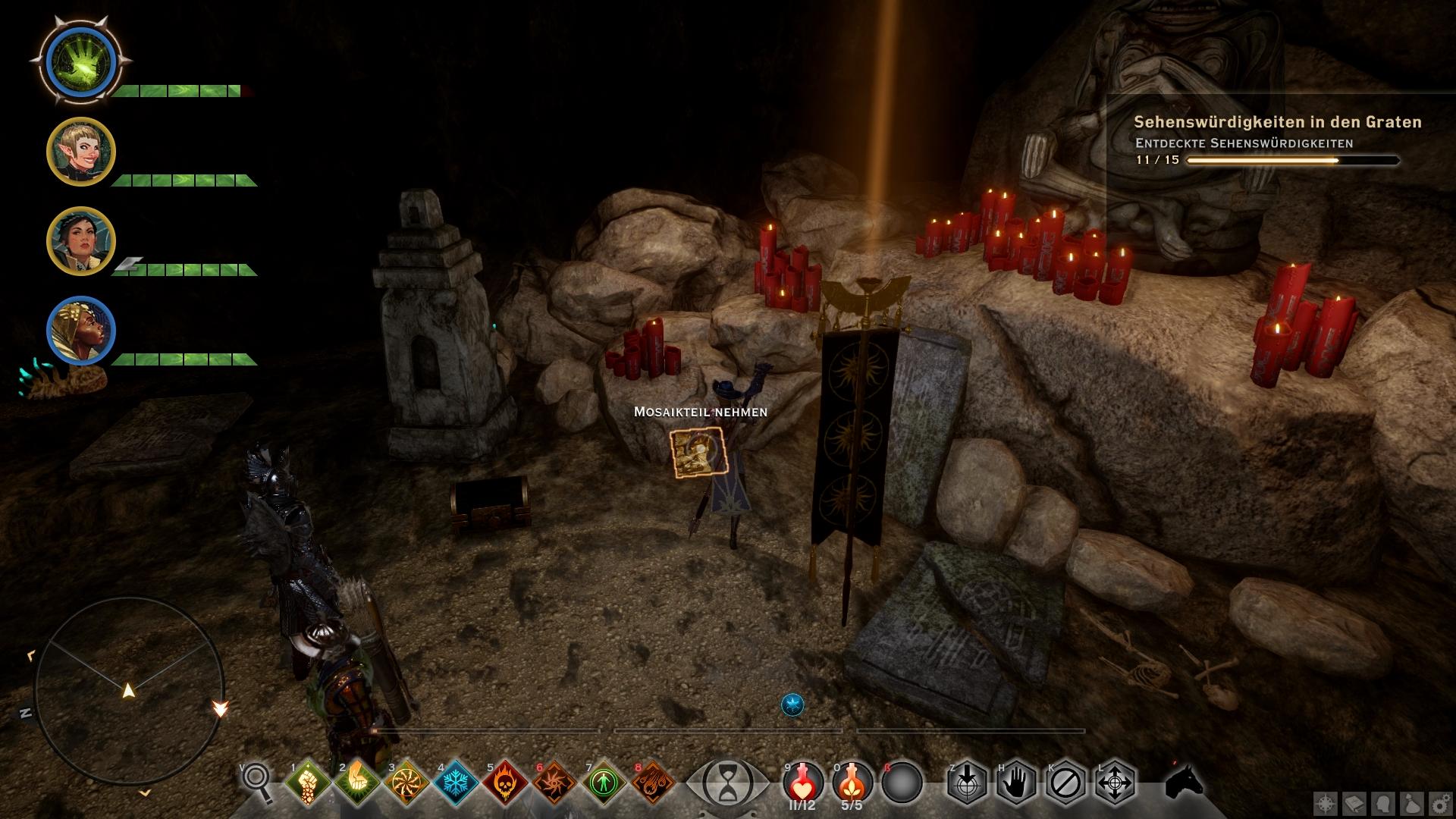Use the stone fist ability
The height and width of the screenshot is (819, 1456).
(308, 782)
